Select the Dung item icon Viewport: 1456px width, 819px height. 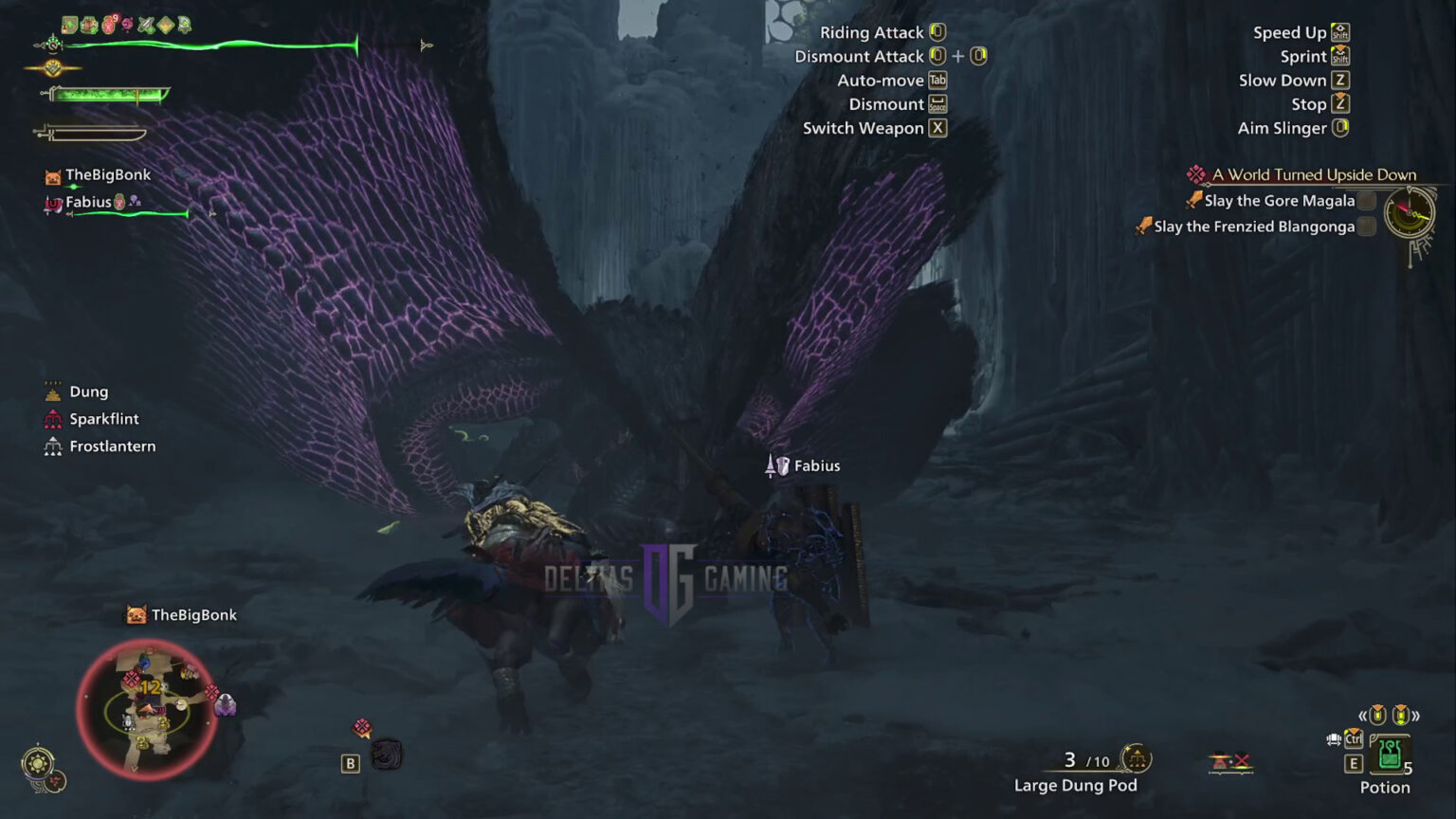(x=52, y=391)
